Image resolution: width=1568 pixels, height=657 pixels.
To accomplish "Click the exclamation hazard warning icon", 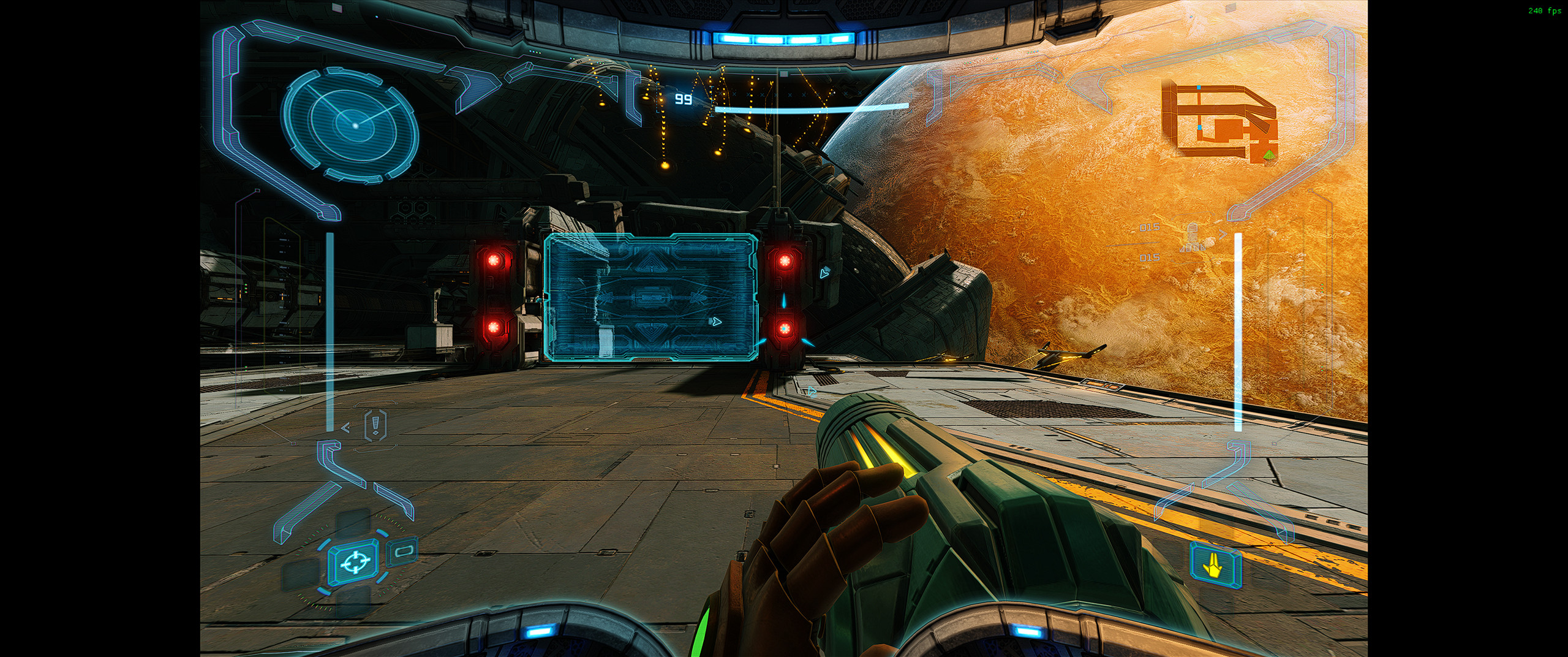I will click(x=375, y=425).
